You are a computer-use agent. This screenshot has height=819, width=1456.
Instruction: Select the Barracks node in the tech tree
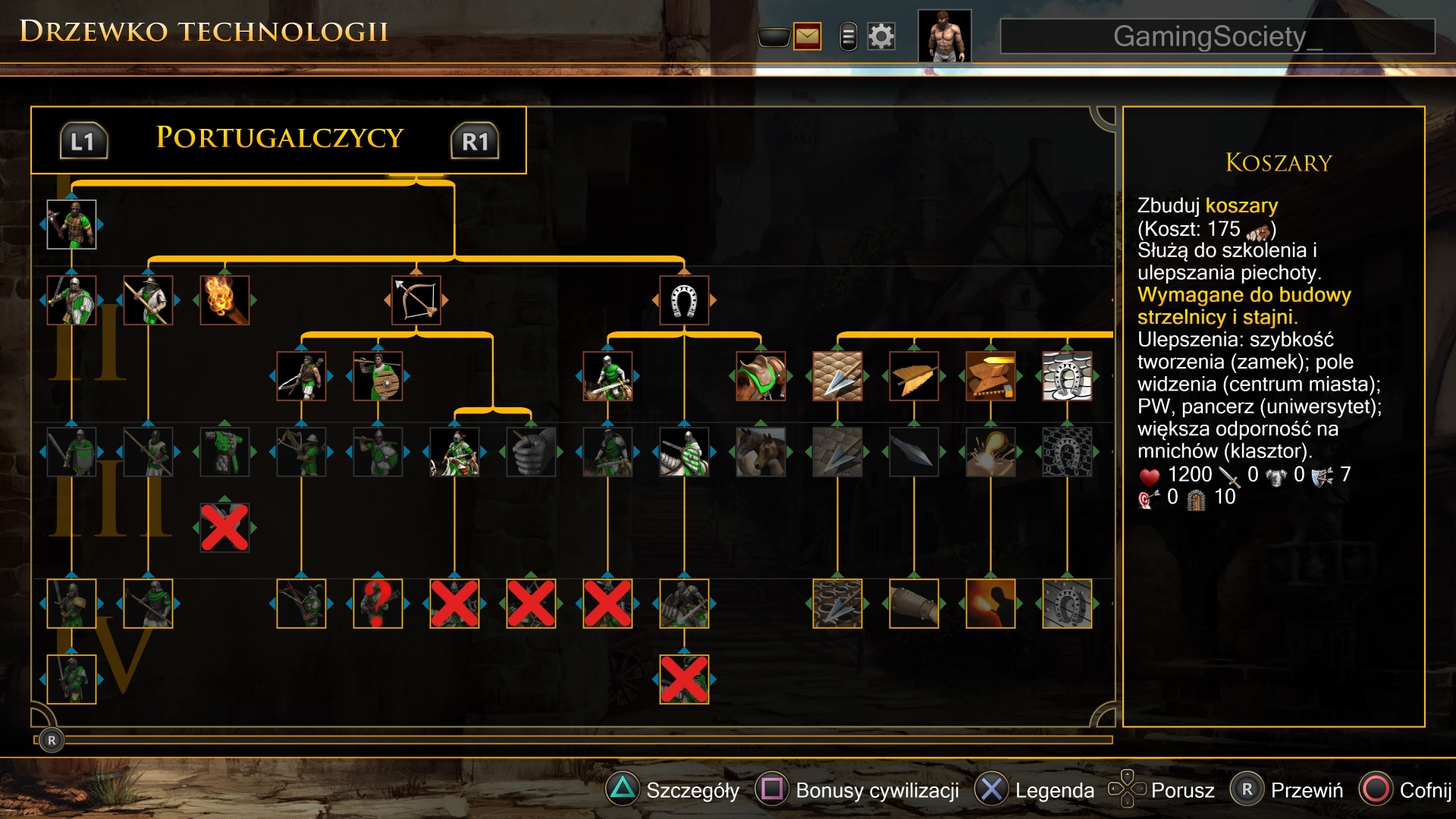click(71, 224)
